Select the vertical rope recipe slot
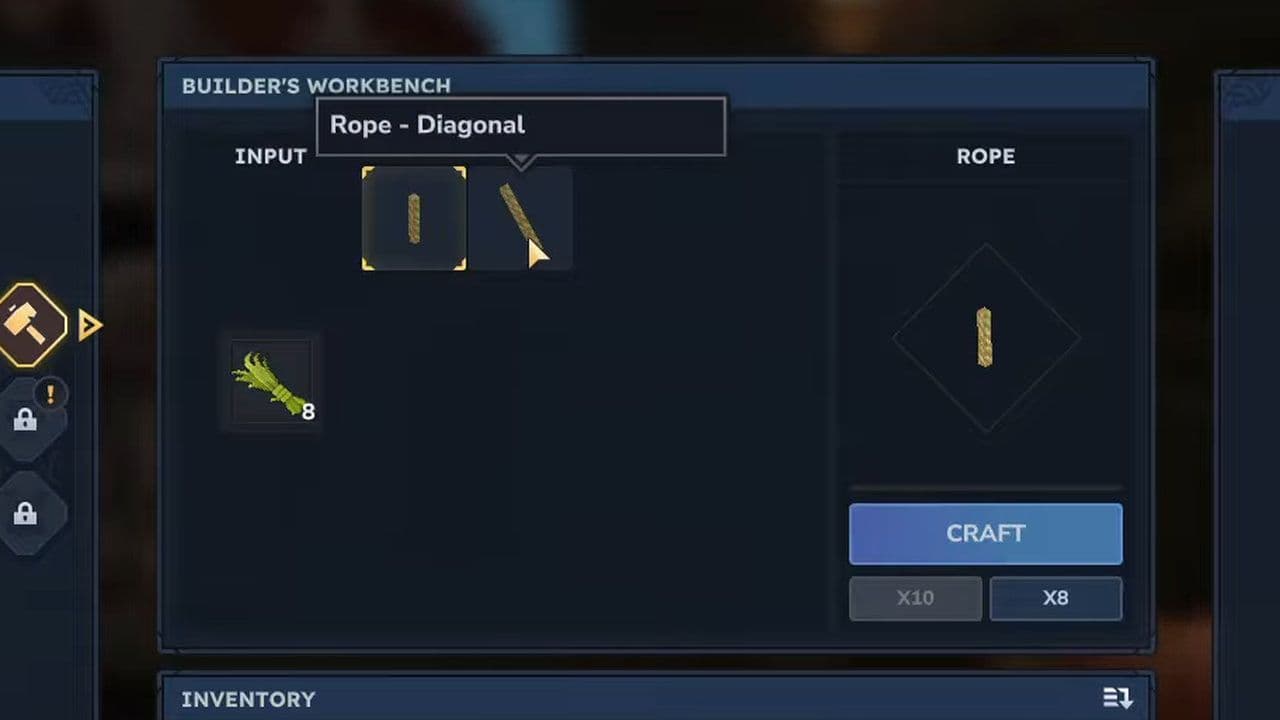1280x720 pixels. 414,218
